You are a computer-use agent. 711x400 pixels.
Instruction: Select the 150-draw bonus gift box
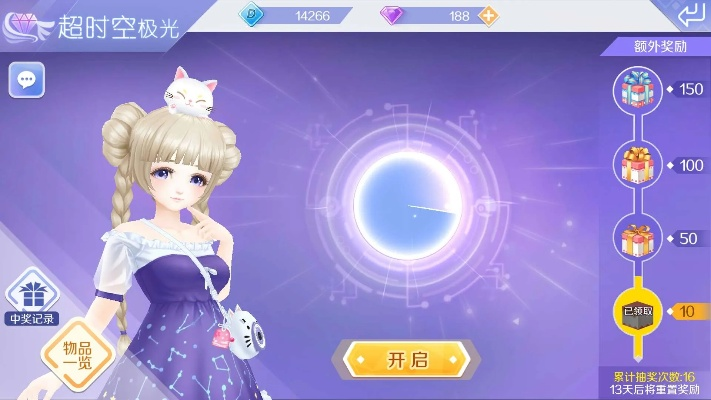pyautogui.click(x=635, y=91)
